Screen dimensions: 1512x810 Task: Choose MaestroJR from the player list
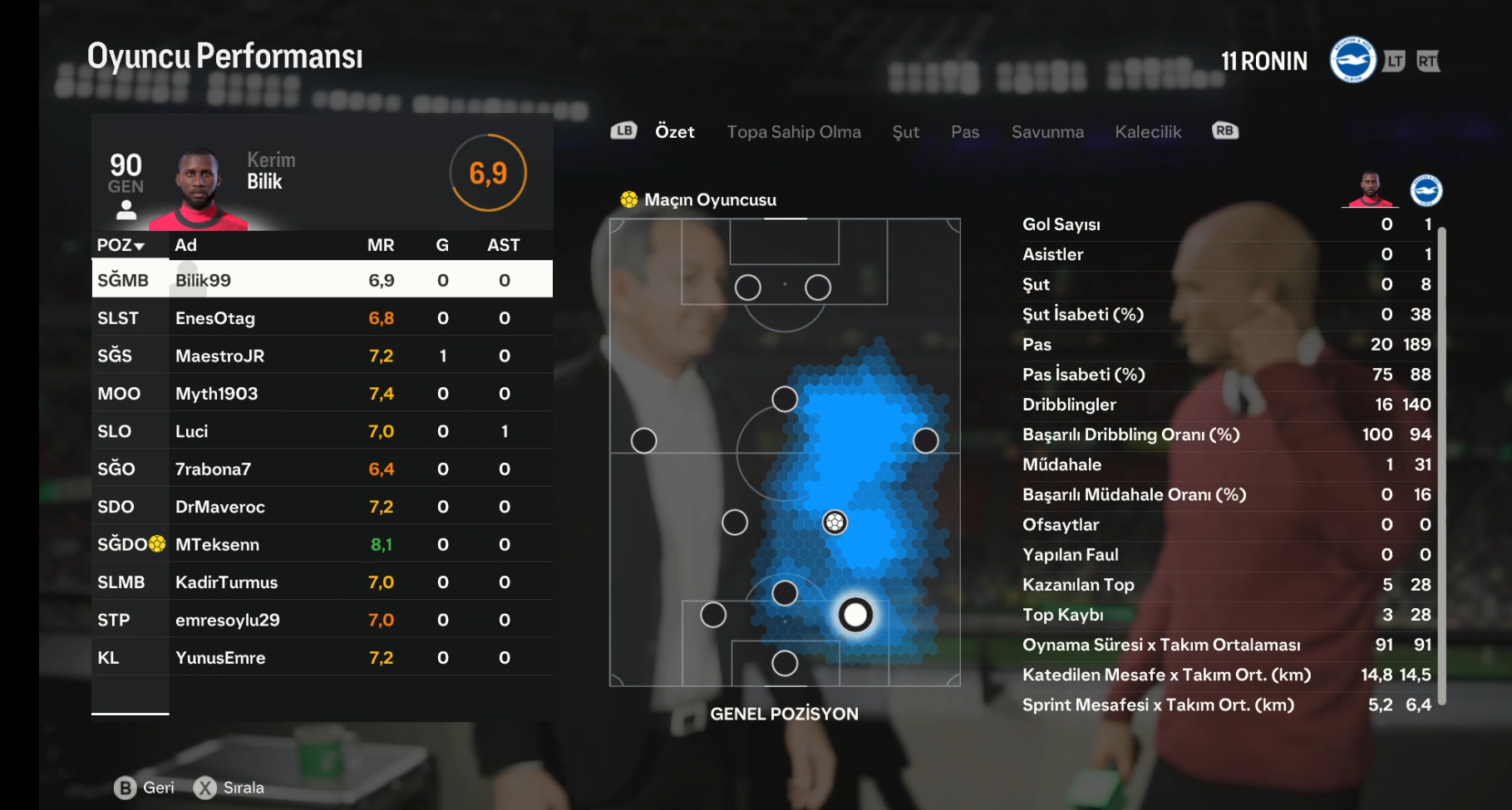(x=322, y=356)
